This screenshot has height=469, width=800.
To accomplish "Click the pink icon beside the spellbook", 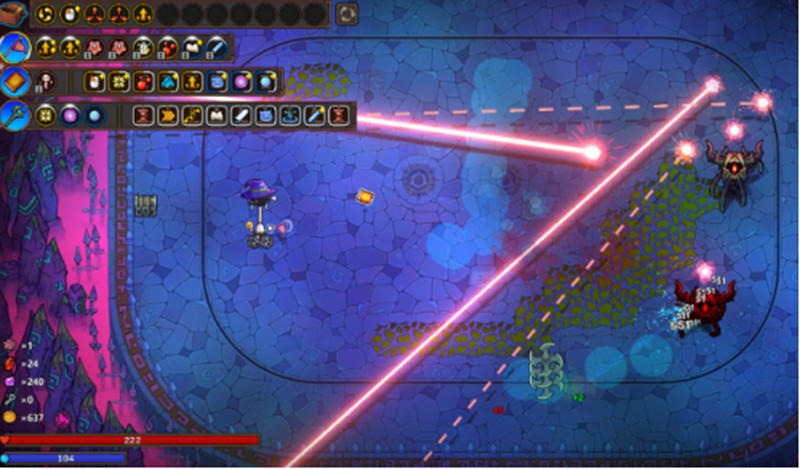I will (x=45, y=81).
